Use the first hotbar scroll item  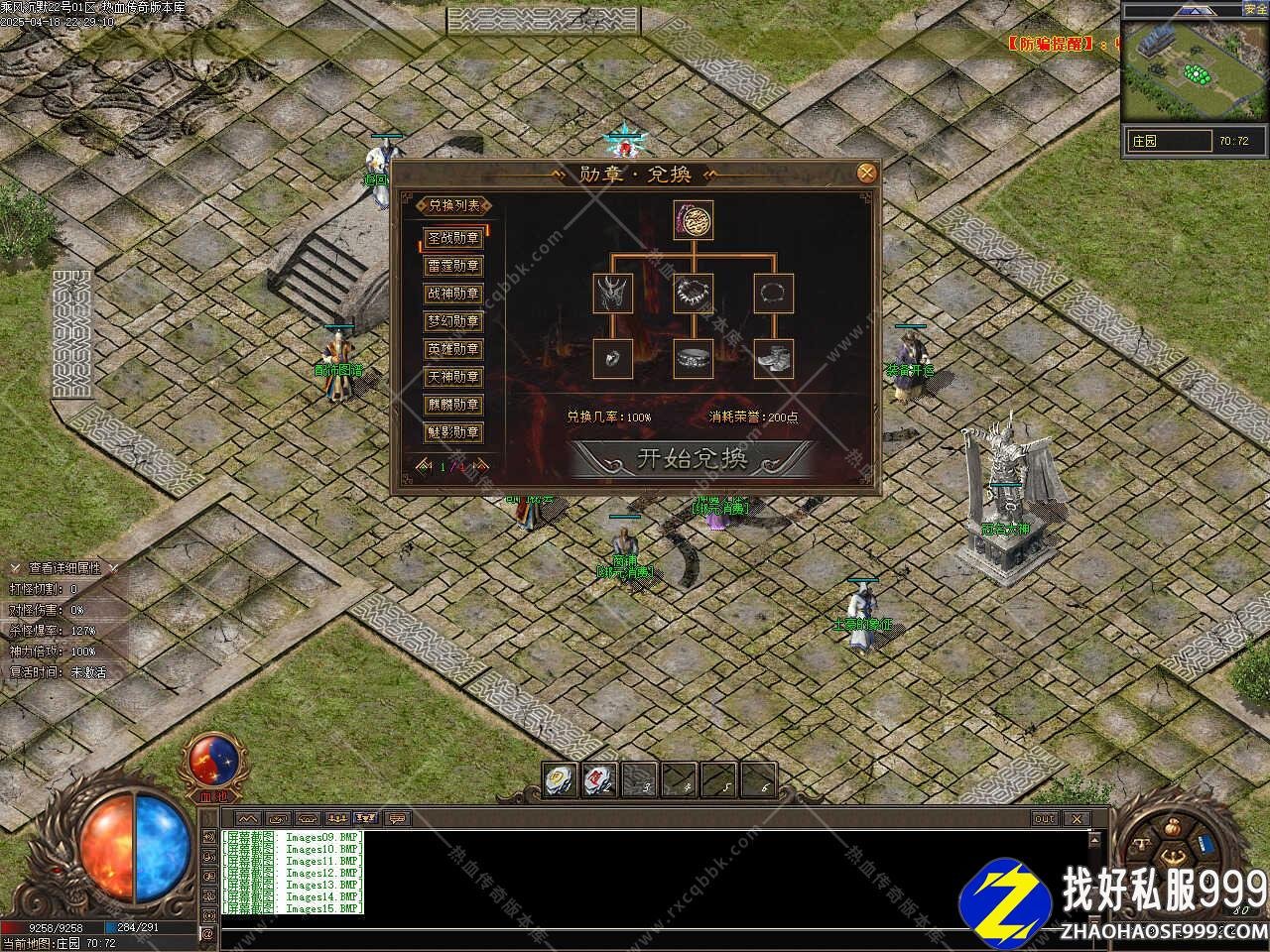click(561, 779)
